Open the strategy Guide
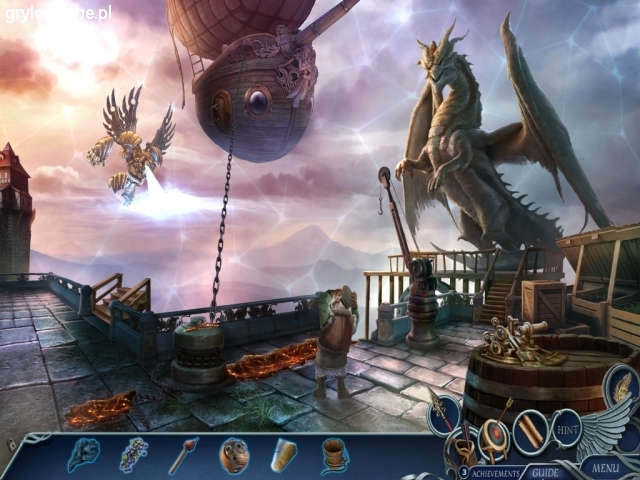 point(545,472)
